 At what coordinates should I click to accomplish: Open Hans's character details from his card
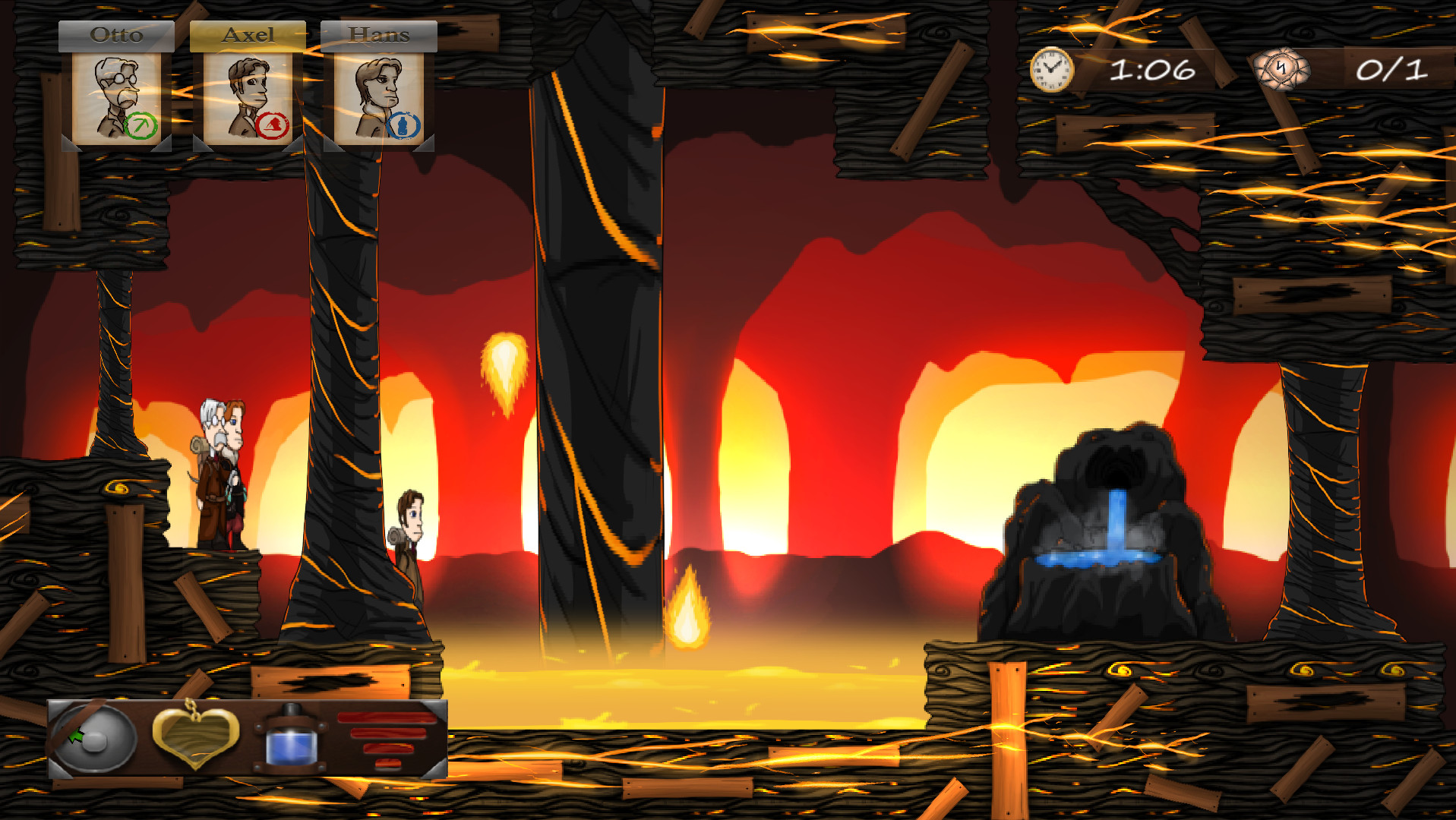(x=380, y=95)
